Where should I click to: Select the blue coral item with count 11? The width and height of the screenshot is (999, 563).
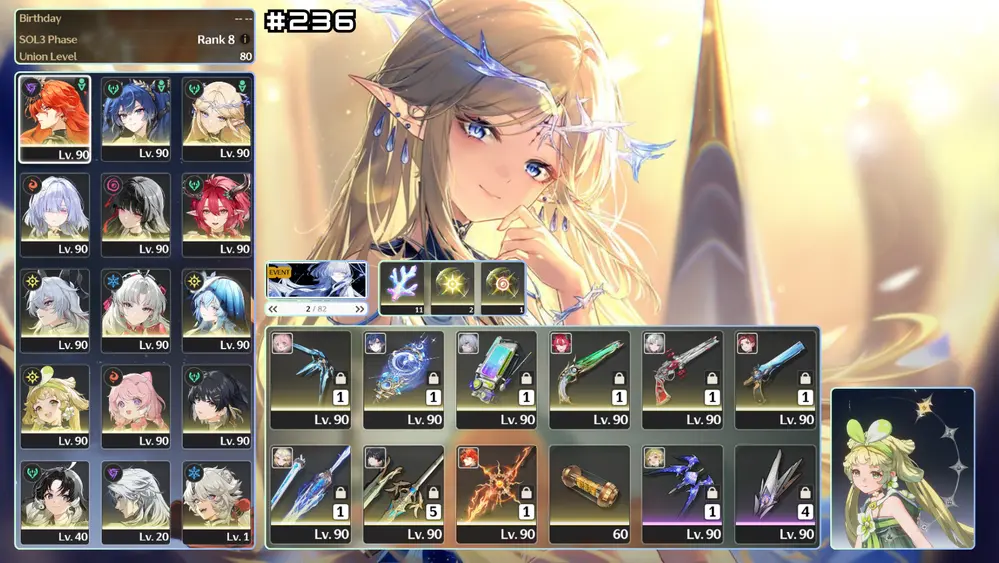click(x=403, y=288)
